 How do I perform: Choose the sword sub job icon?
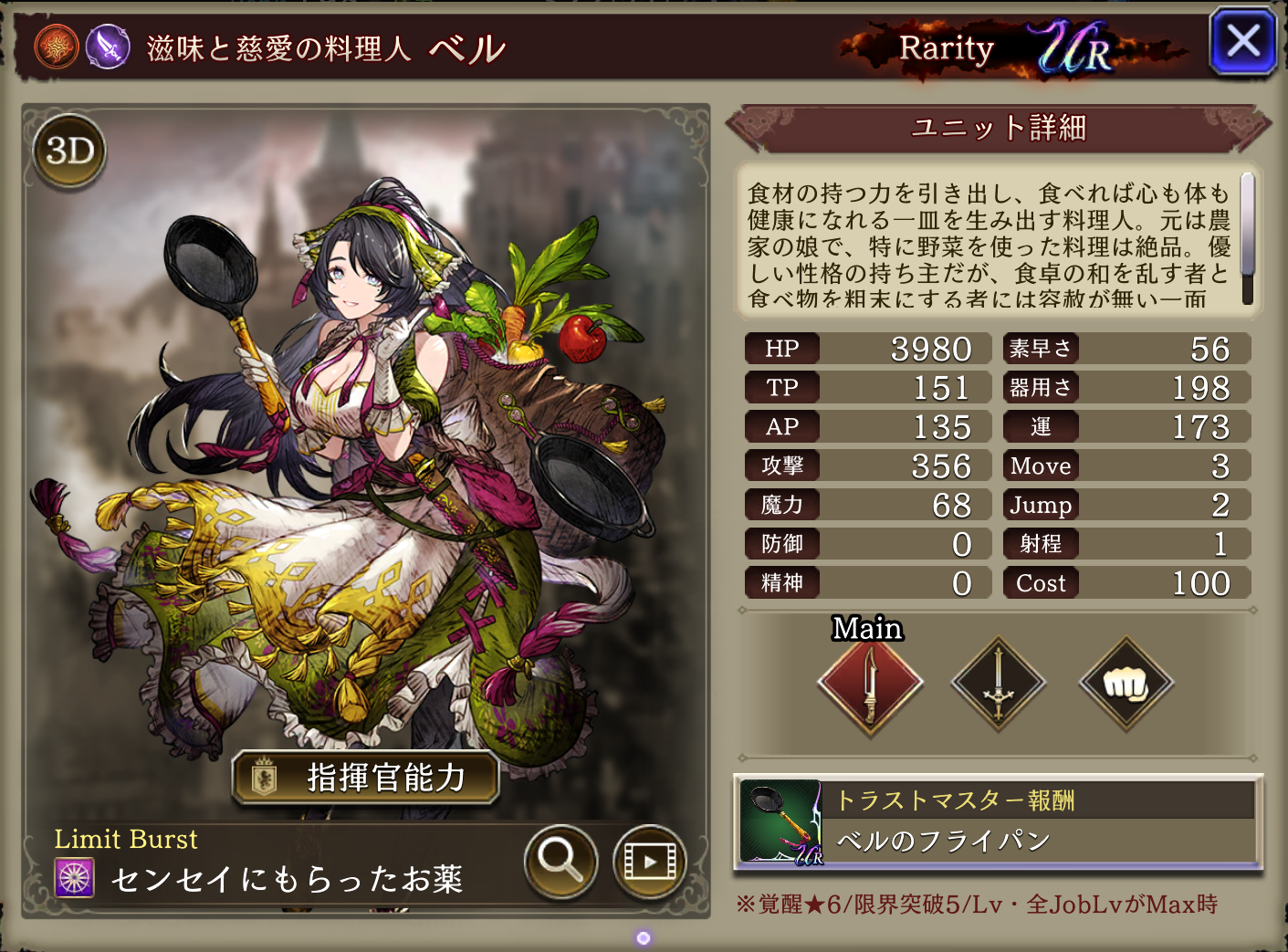click(998, 684)
